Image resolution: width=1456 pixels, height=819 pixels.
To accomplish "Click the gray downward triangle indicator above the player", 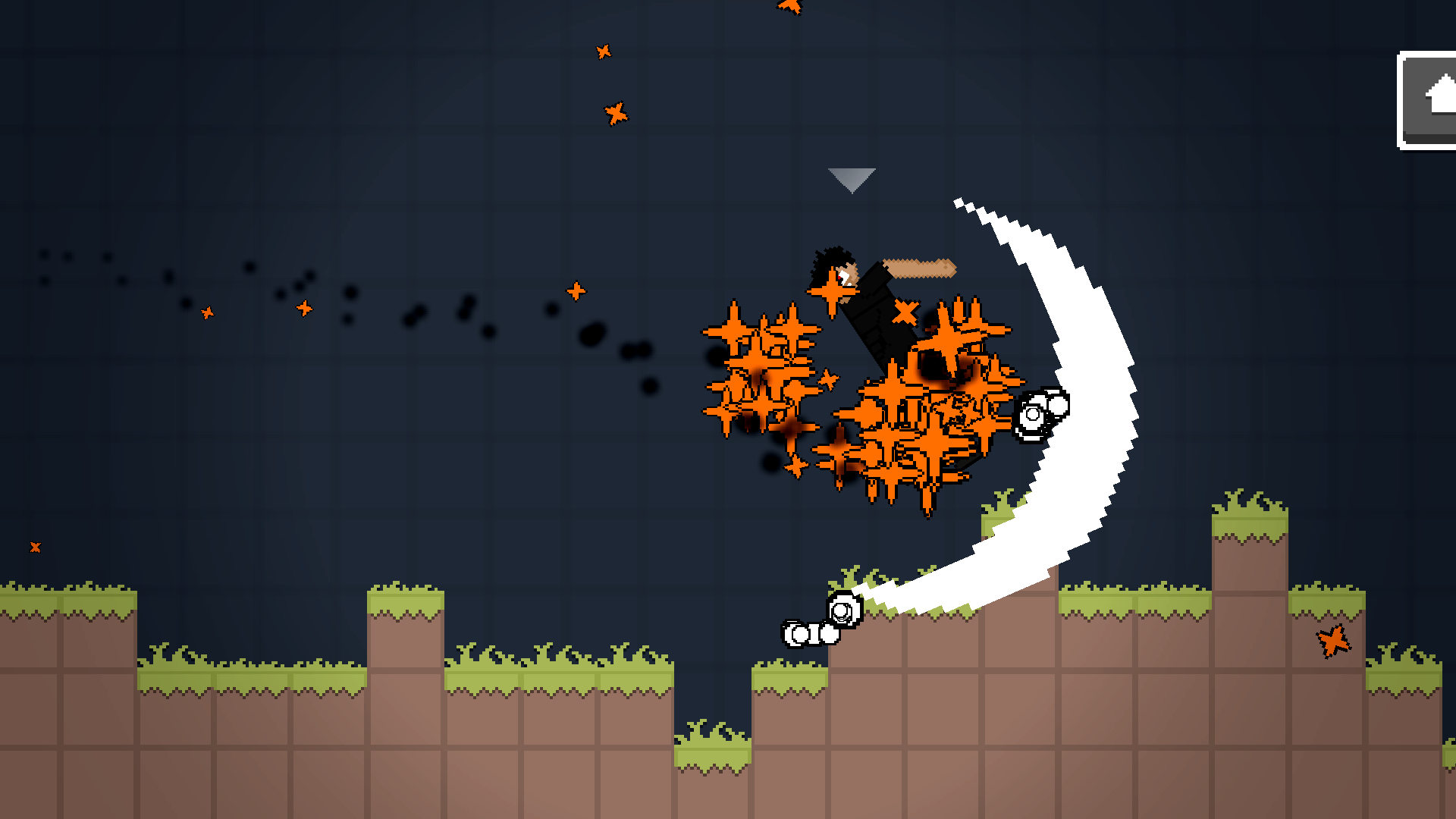I will pyautogui.click(x=851, y=180).
